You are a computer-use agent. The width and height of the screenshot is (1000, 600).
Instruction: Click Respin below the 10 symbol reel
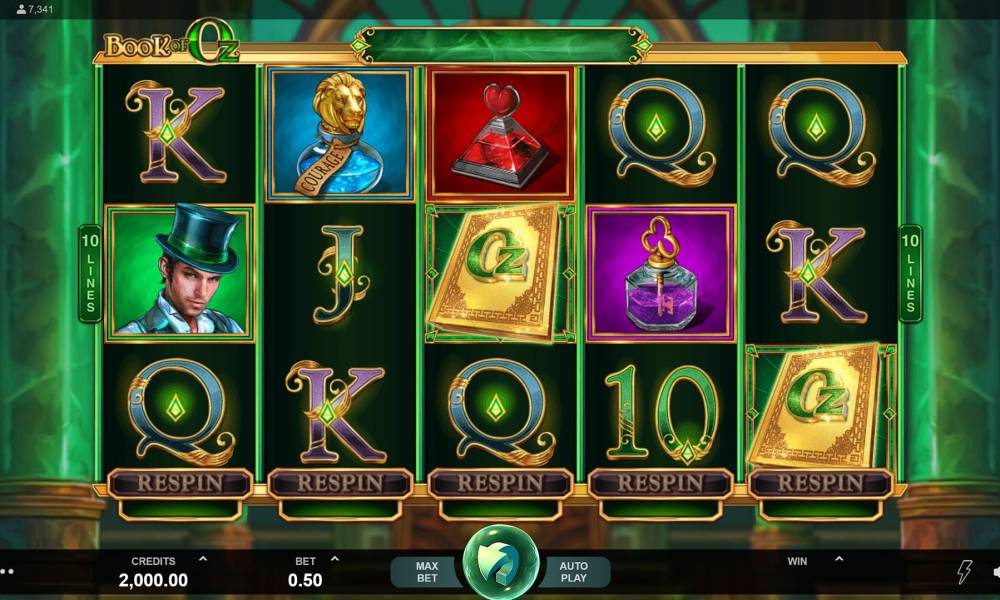660,483
